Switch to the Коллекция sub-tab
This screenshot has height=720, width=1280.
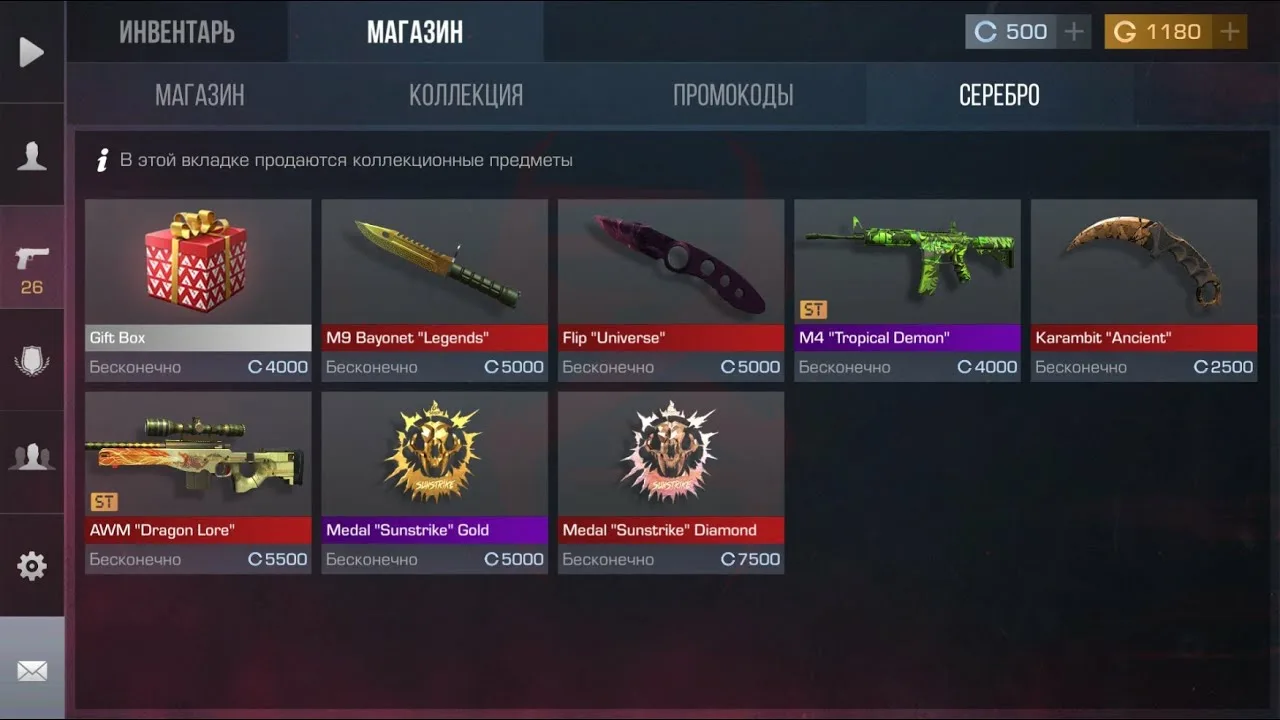pos(466,95)
